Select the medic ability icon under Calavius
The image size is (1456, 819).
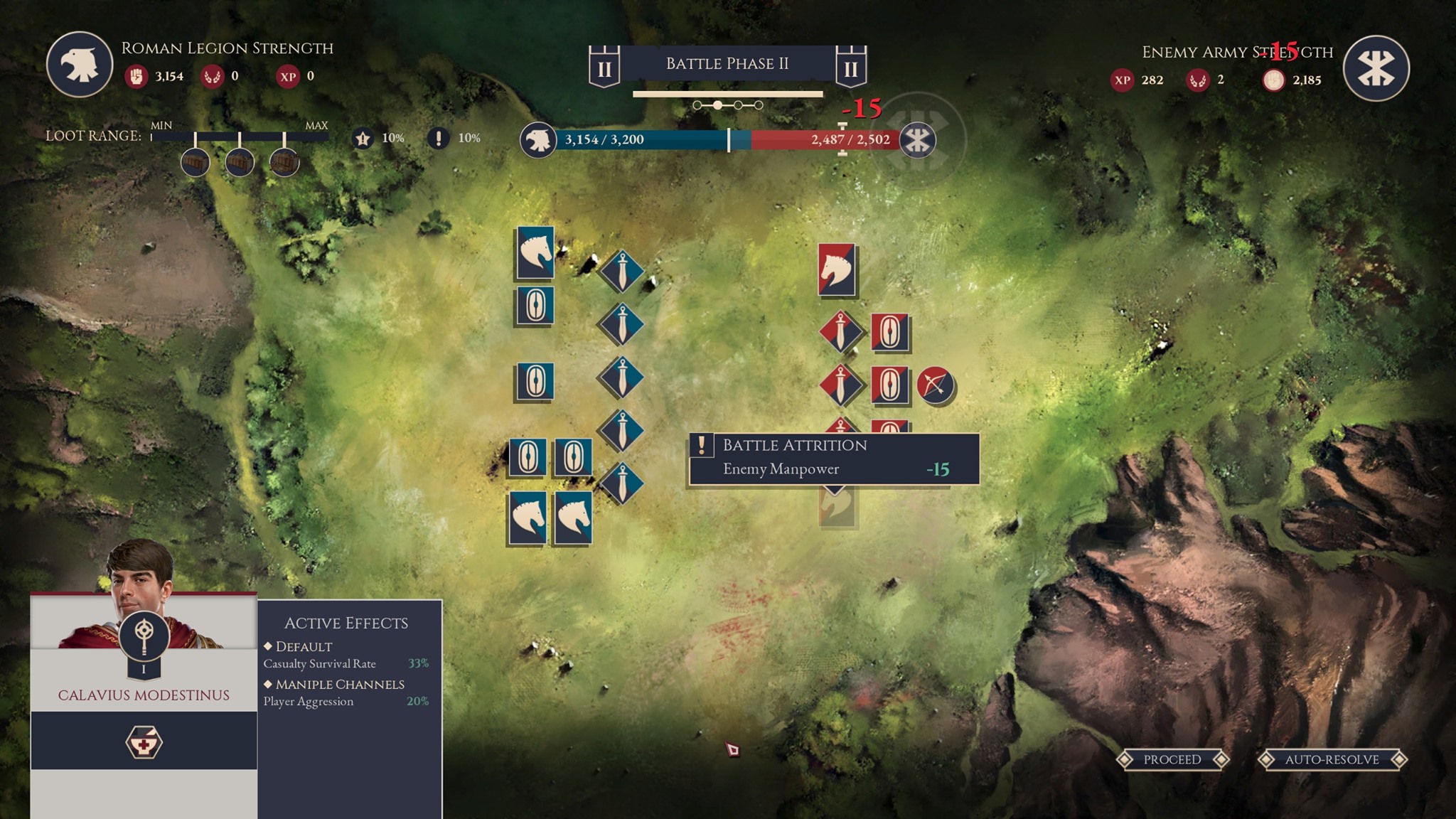pyautogui.click(x=144, y=742)
